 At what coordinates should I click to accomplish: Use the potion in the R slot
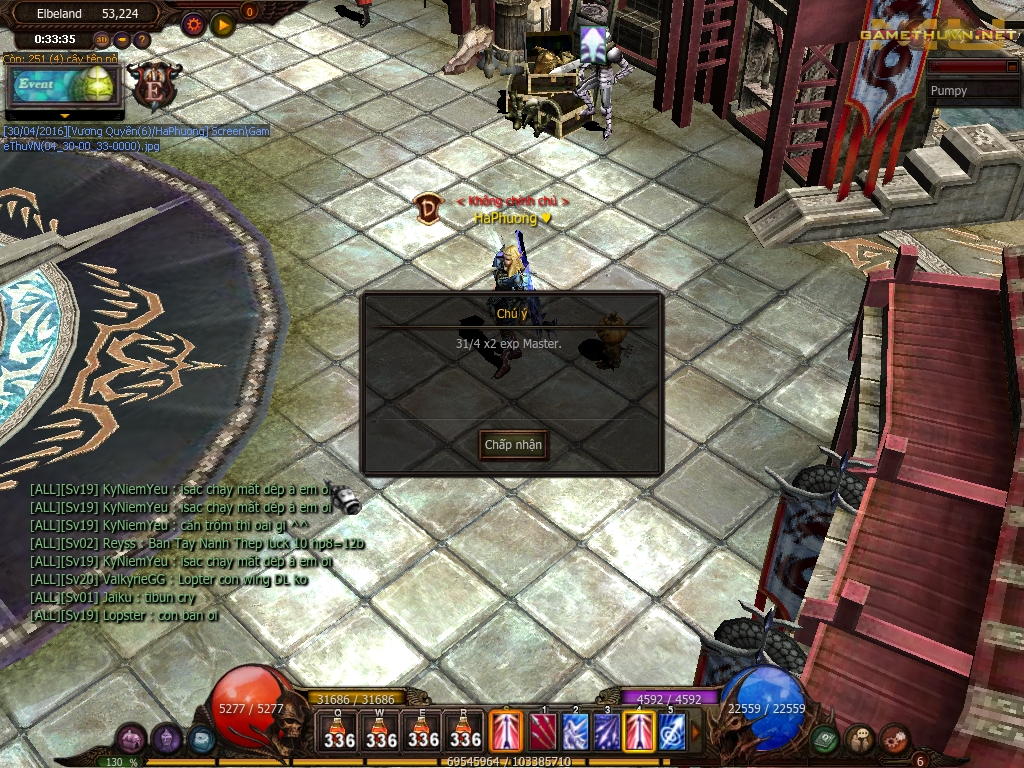tap(465, 730)
